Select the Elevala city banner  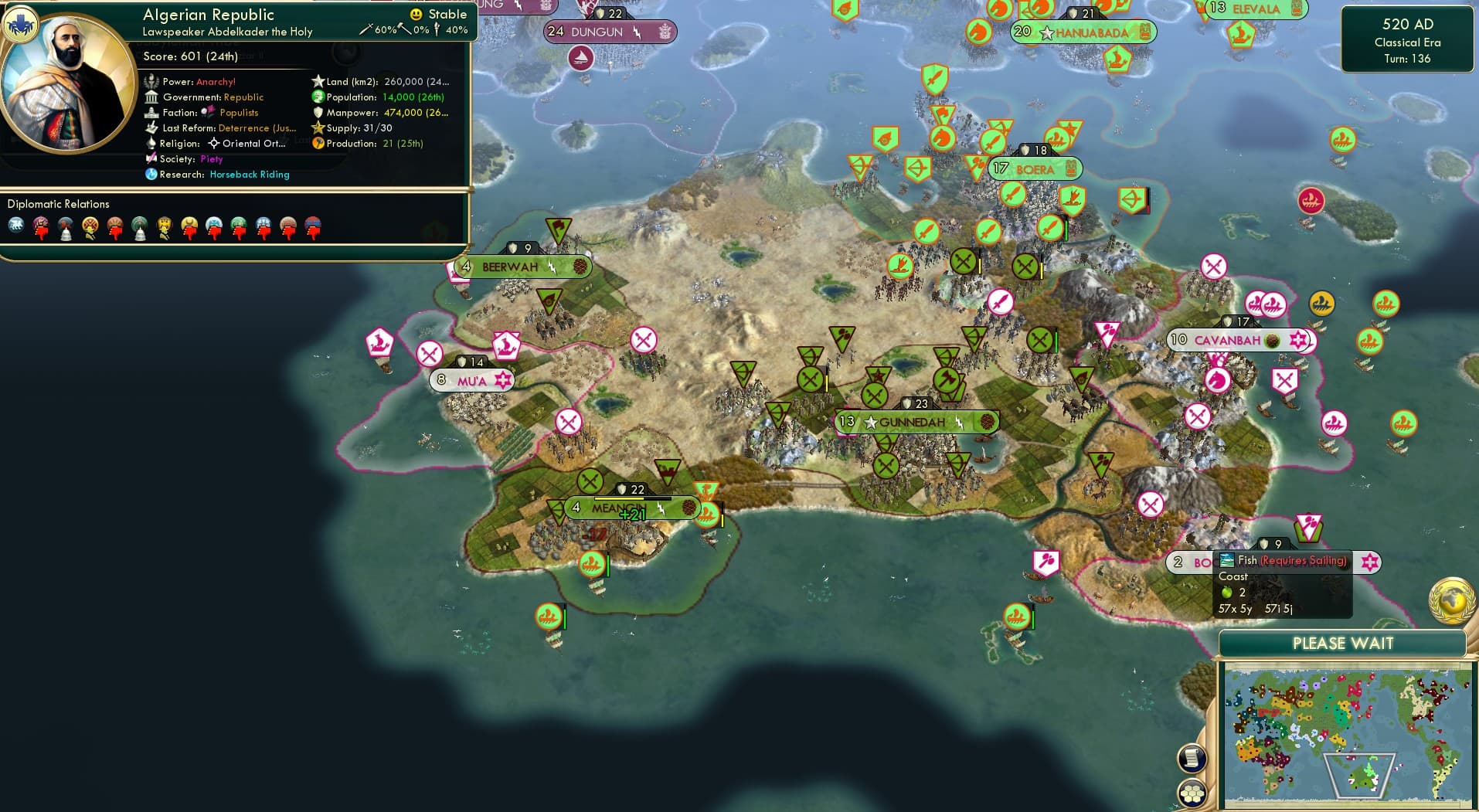click(1255, 9)
